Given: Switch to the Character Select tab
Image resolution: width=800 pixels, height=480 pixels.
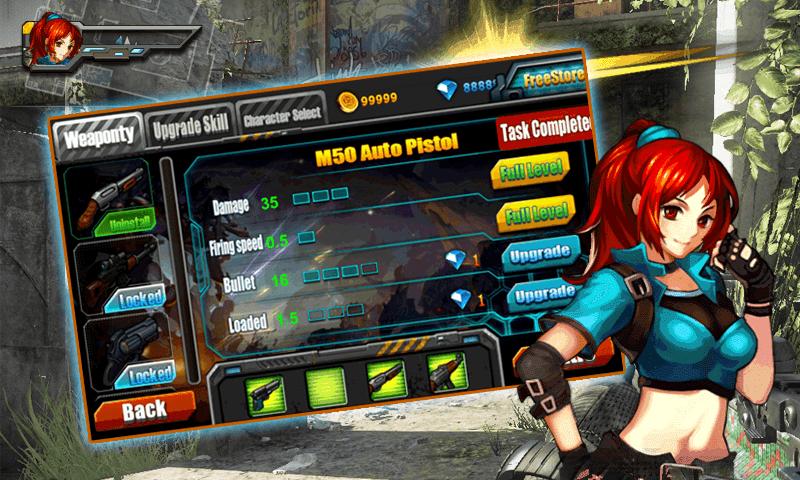Looking at the screenshot, I should pos(281,113).
